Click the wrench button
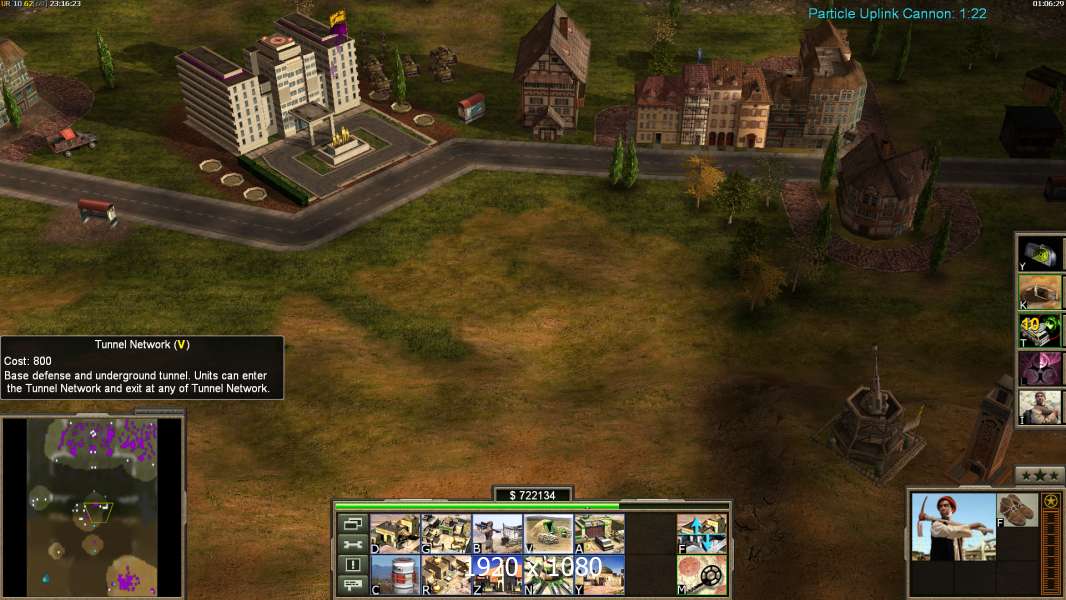The image size is (1066, 600). (353, 544)
